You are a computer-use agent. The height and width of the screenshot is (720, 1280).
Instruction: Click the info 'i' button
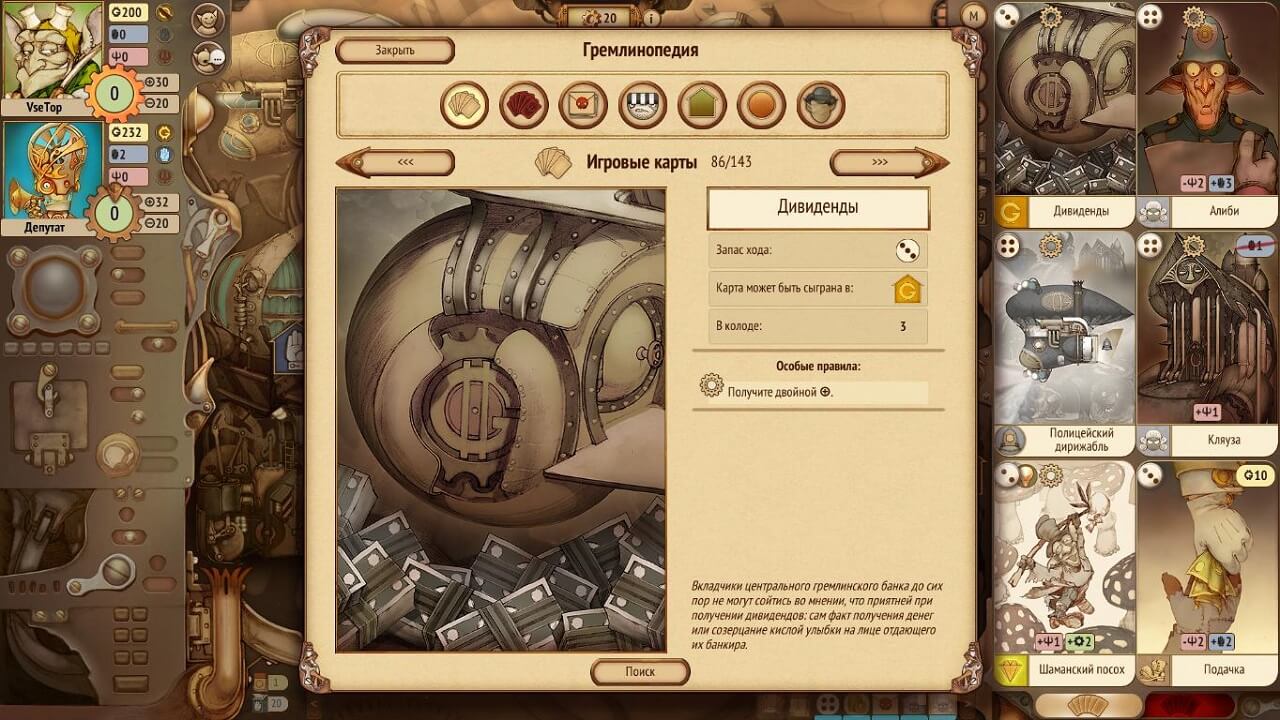[651, 17]
